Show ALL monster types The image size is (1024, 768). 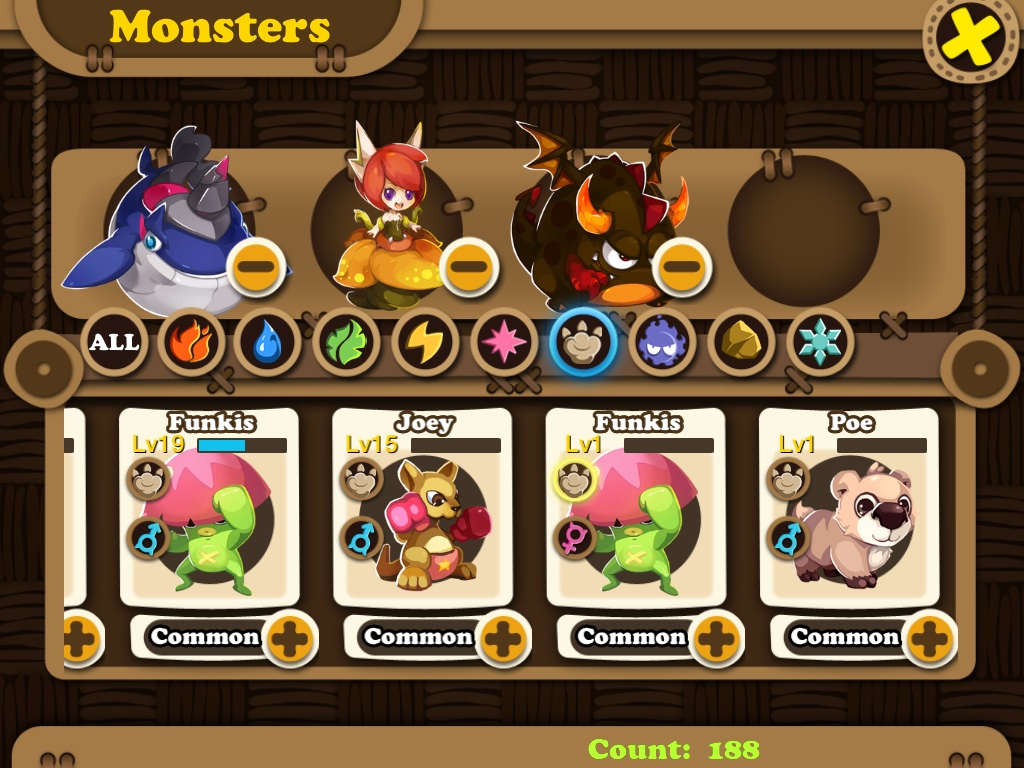click(x=114, y=342)
